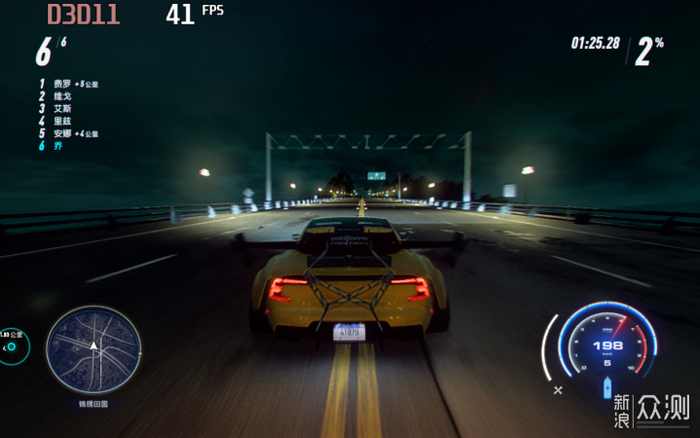This screenshot has height=438, width=700.
Task: Click the highlighted player row 乔
Action: [57, 146]
